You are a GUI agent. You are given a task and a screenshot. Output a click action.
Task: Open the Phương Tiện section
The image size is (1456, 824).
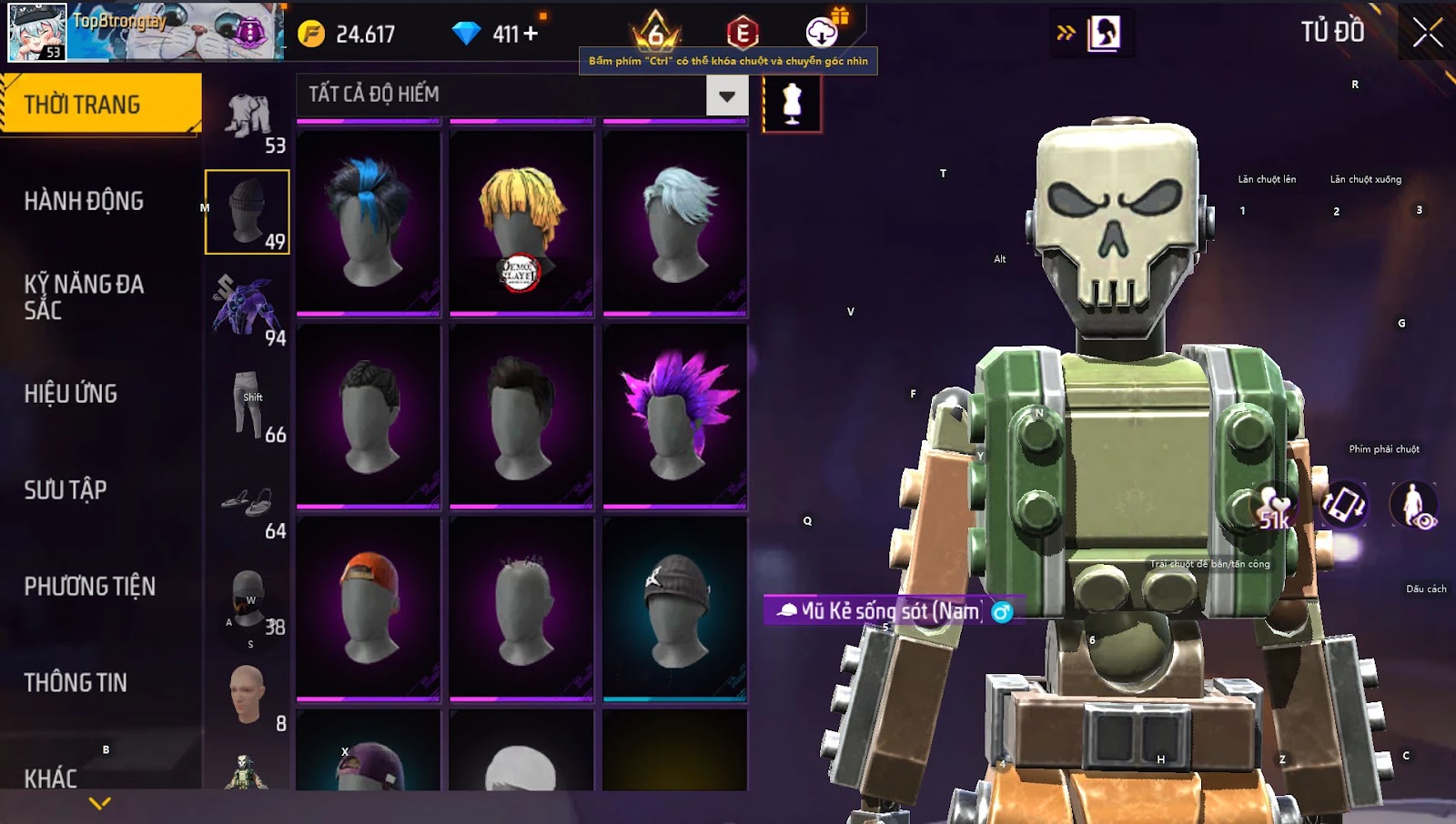point(89,587)
